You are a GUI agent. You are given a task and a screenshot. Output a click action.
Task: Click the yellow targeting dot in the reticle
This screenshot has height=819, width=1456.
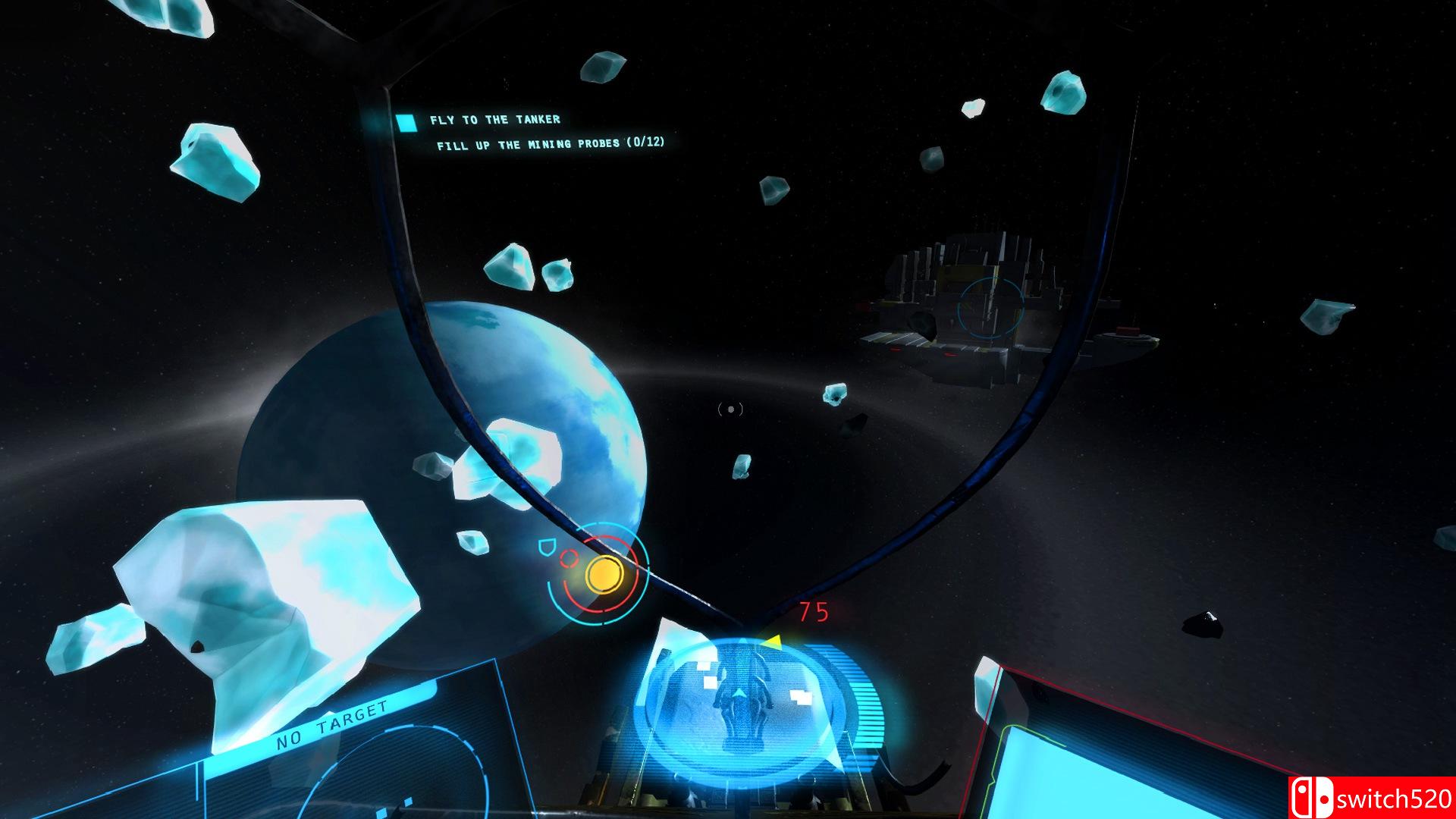[x=607, y=574]
